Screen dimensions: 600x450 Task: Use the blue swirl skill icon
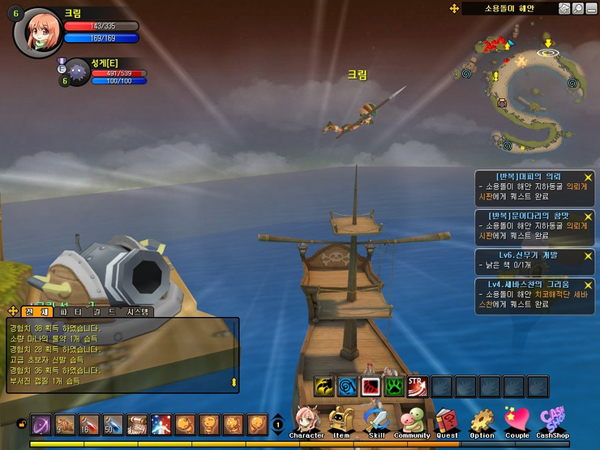coord(347,386)
